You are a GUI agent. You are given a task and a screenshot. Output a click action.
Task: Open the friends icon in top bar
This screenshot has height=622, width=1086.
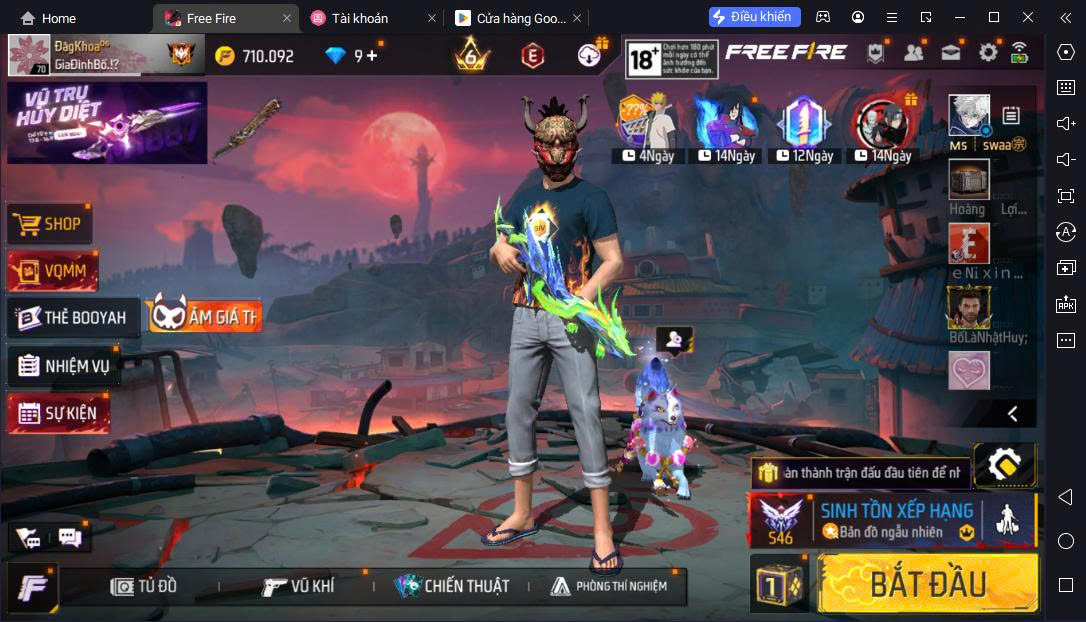point(913,53)
